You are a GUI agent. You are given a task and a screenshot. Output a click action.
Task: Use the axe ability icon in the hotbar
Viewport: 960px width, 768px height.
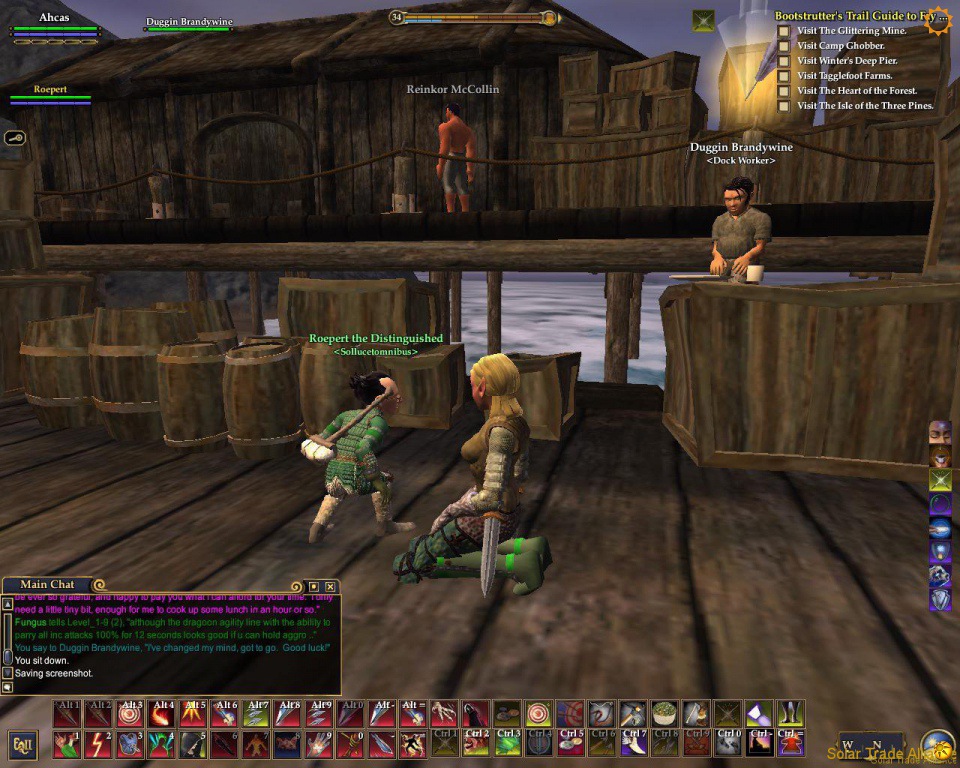(x=633, y=714)
